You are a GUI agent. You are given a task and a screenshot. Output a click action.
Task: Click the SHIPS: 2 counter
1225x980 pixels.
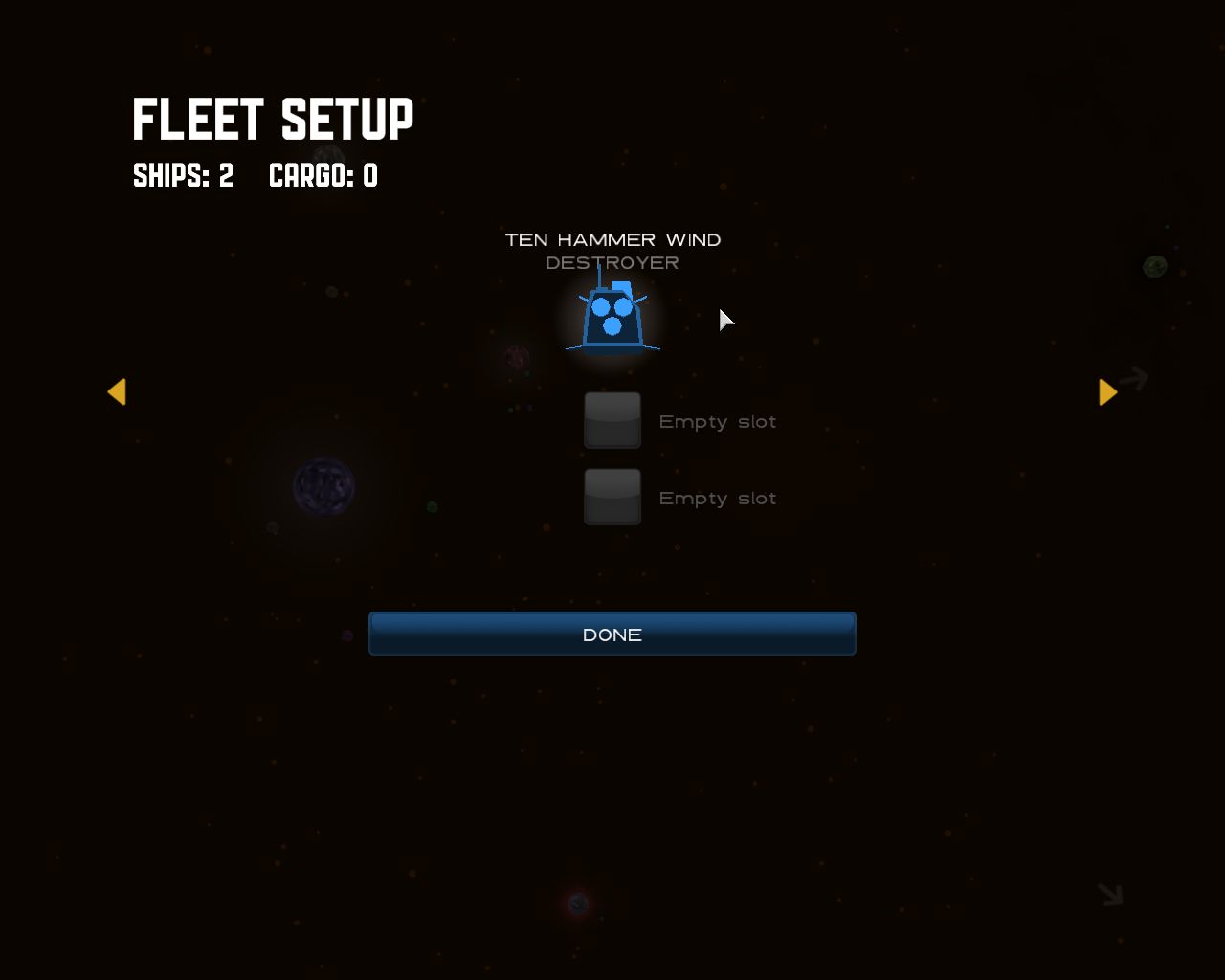[x=183, y=176]
